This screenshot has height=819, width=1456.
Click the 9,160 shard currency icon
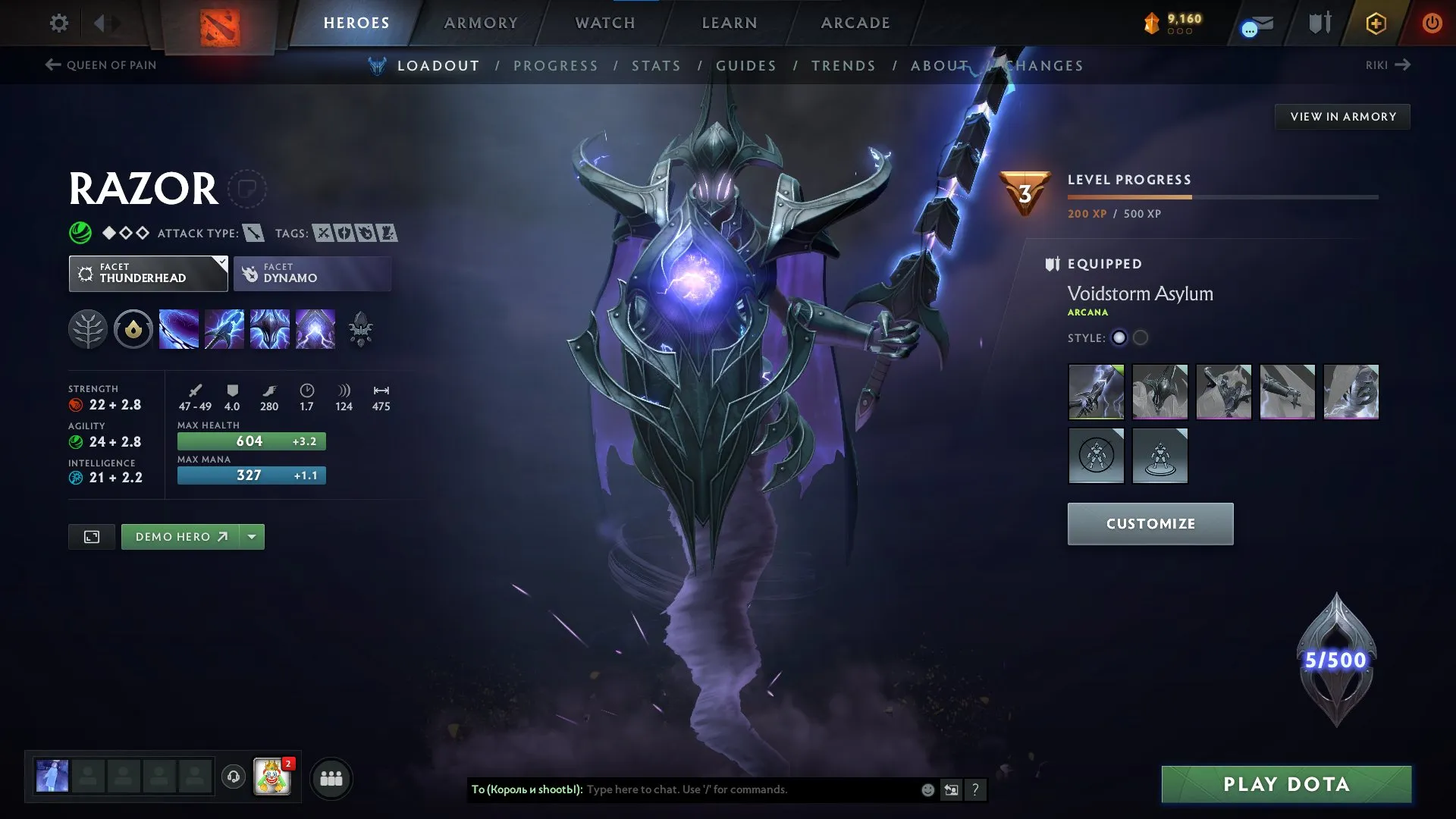tap(1150, 24)
